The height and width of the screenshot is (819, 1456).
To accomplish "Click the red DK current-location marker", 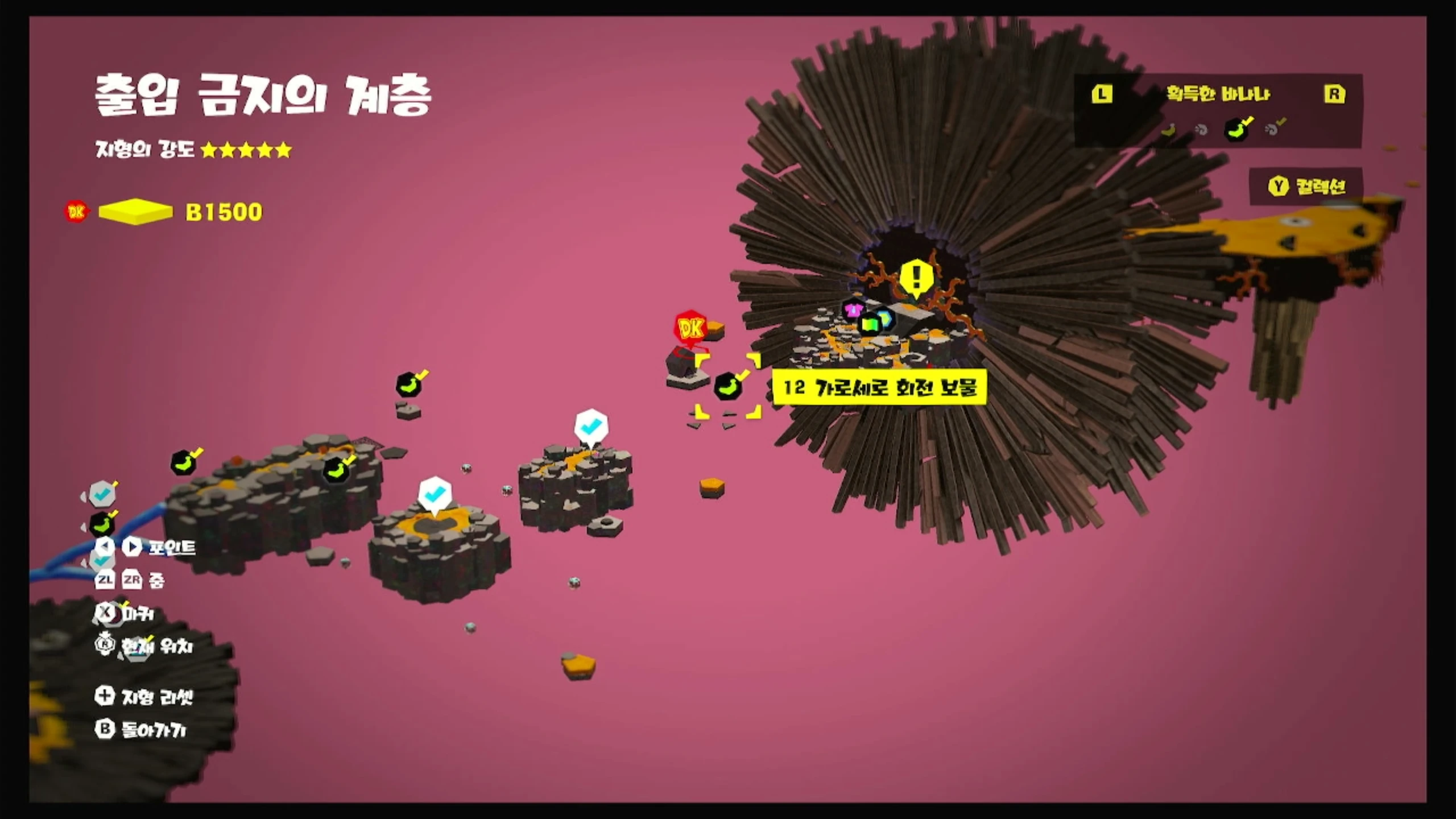I will [x=690, y=328].
